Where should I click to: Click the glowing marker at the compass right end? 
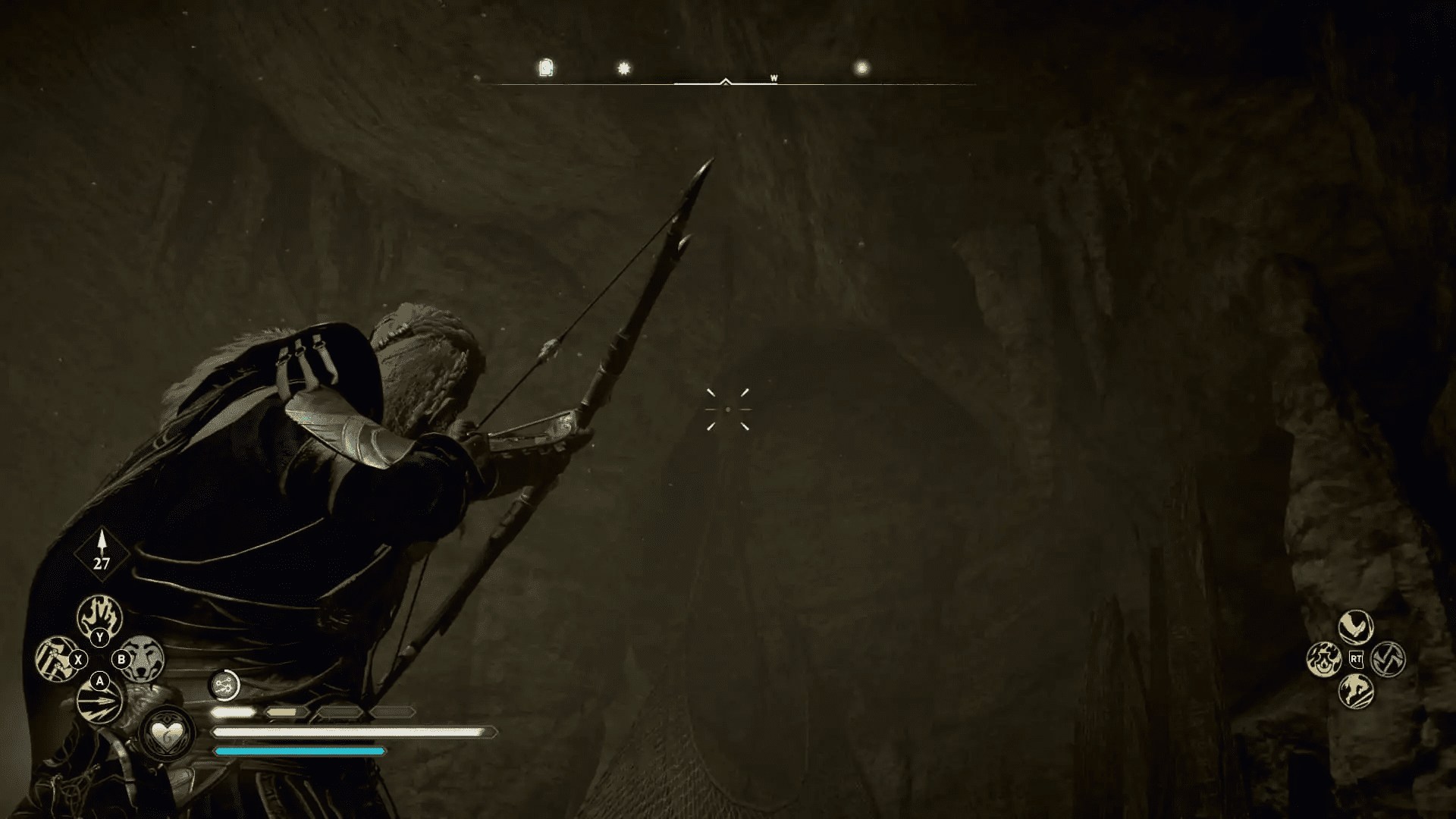click(861, 68)
